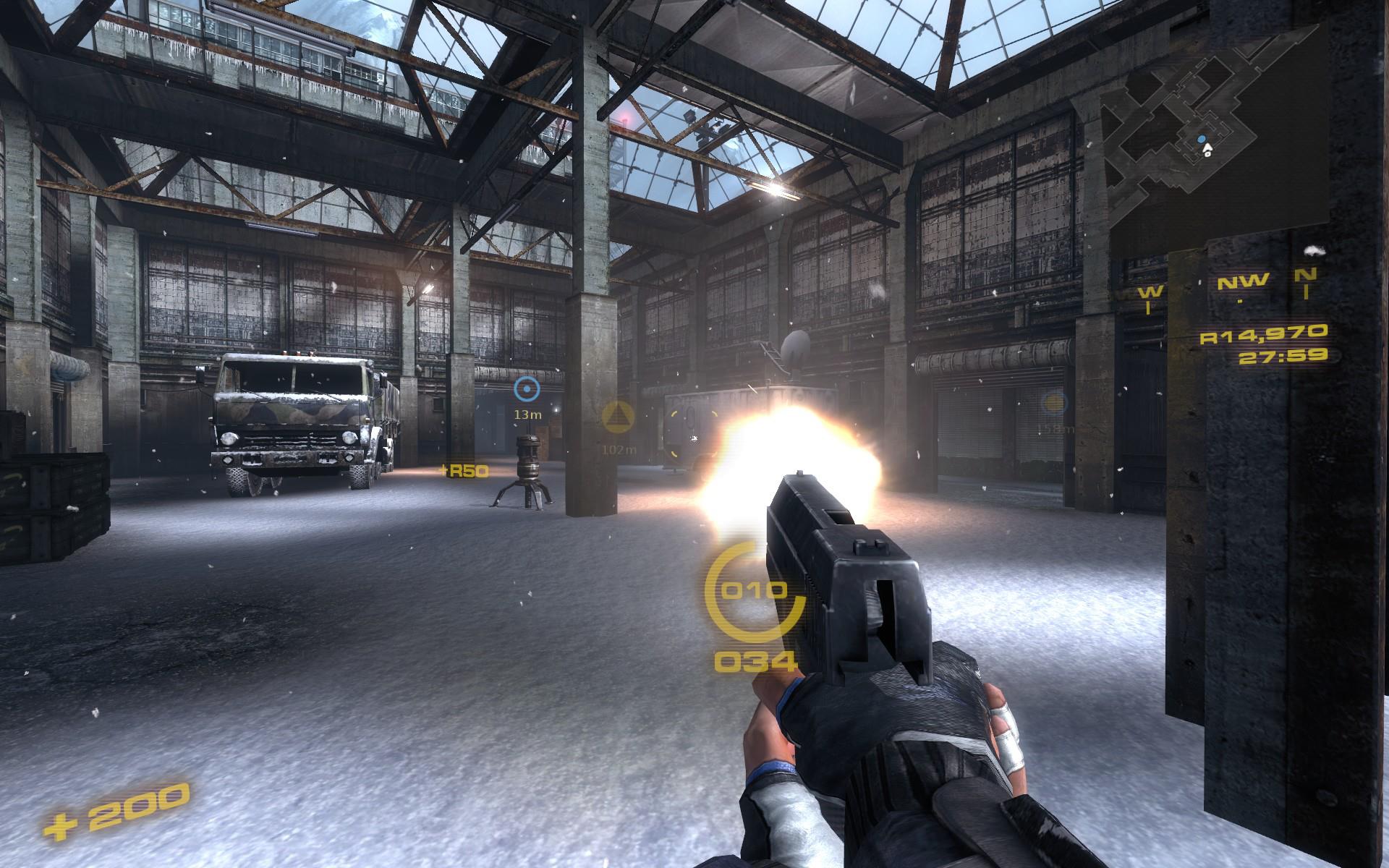Select the blue teammate dot on the minimap

pos(1202,140)
